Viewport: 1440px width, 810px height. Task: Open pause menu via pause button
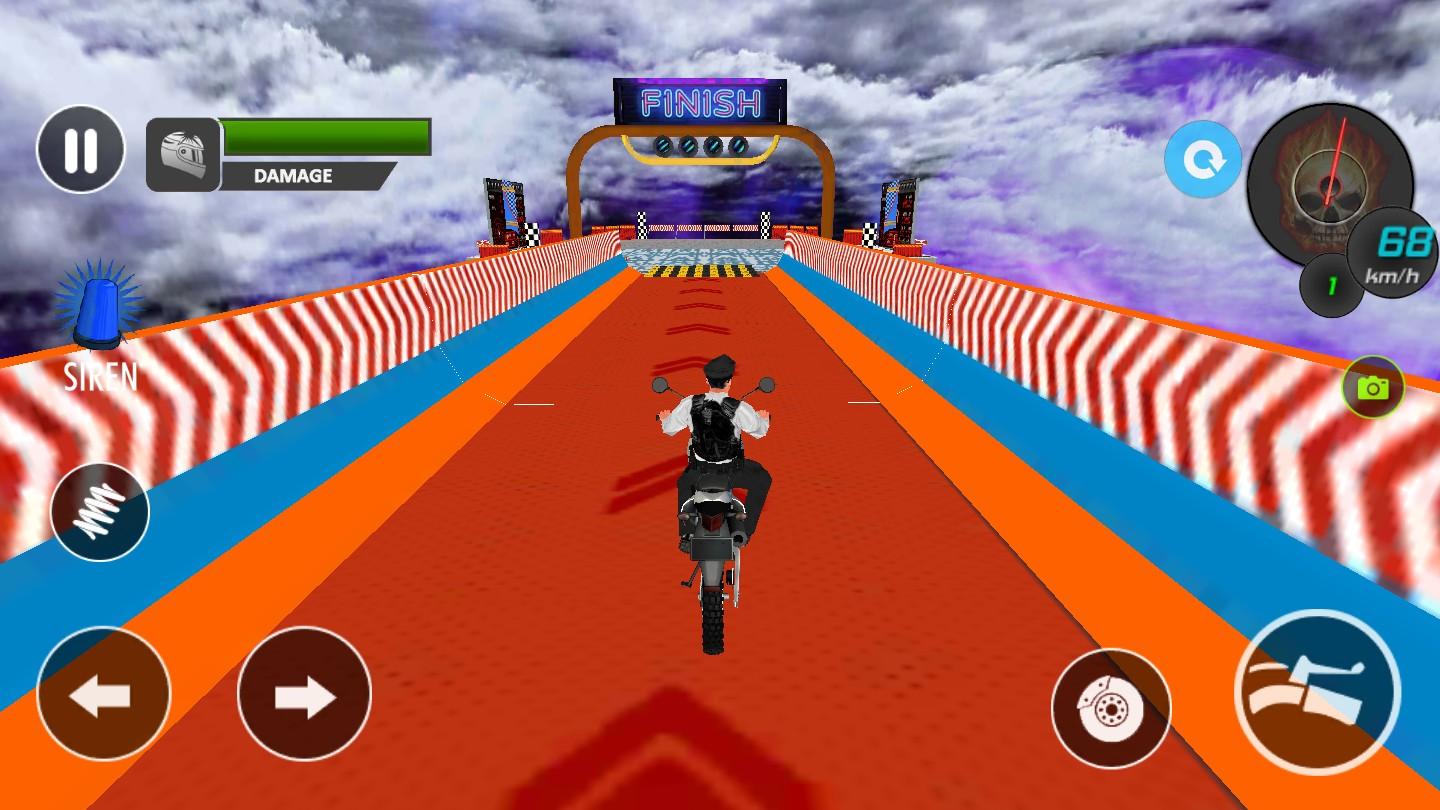[x=81, y=148]
